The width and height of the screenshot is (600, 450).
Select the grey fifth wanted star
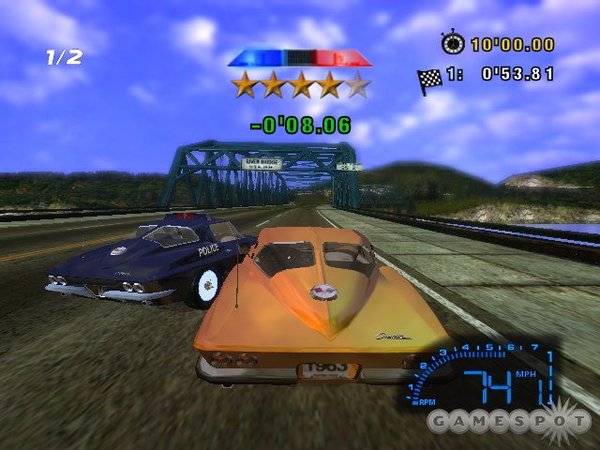tap(357, 86)
